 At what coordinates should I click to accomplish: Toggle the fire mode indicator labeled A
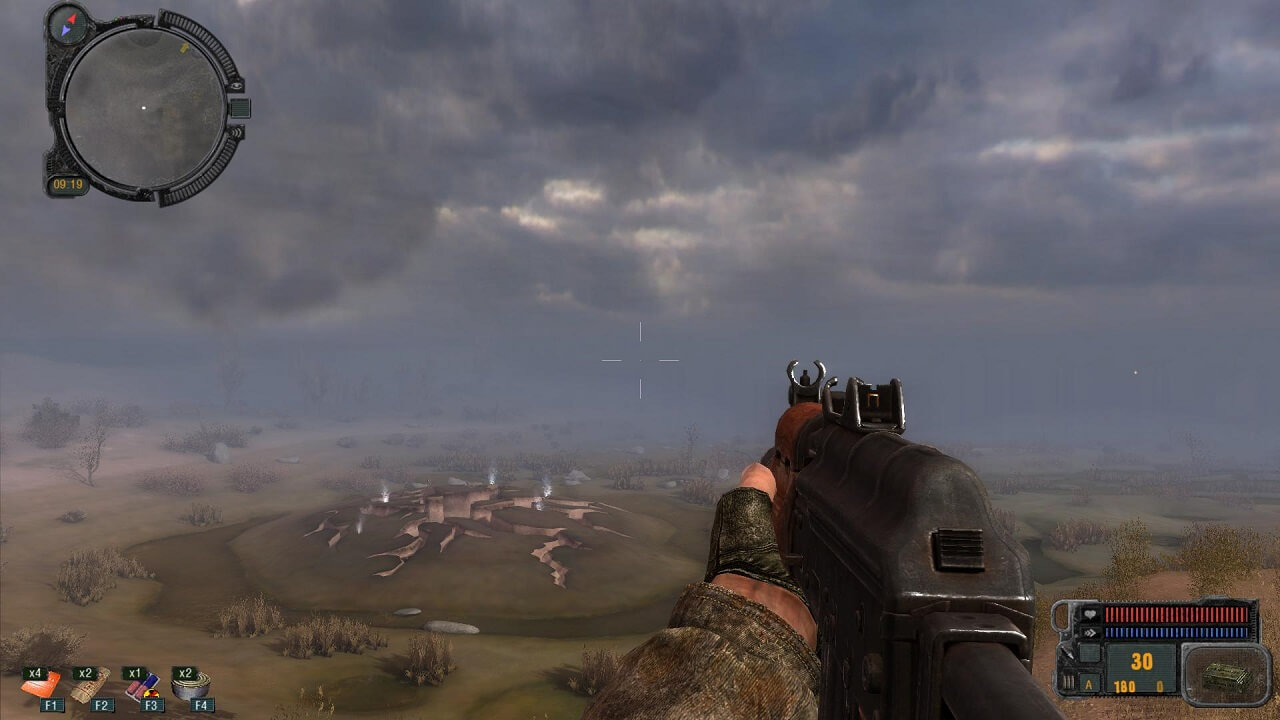(1089, 685)
